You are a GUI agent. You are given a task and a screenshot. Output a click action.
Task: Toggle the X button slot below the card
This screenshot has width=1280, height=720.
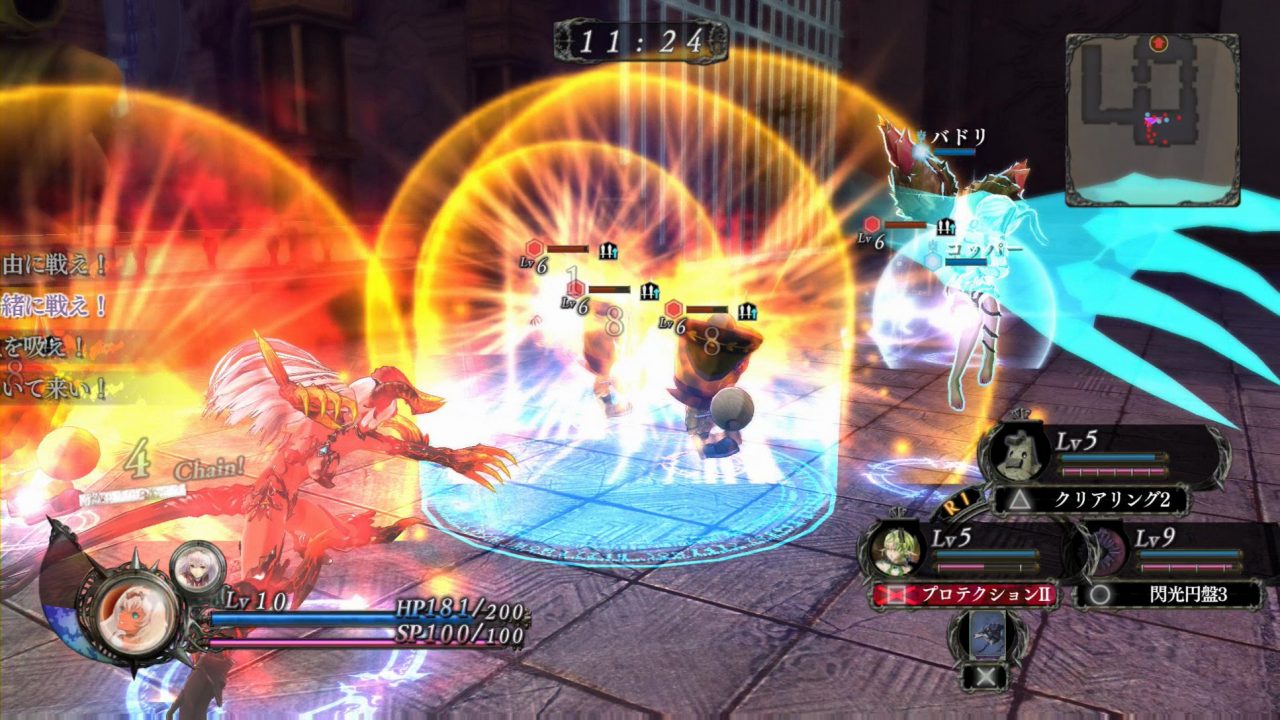tap(983, 678)
